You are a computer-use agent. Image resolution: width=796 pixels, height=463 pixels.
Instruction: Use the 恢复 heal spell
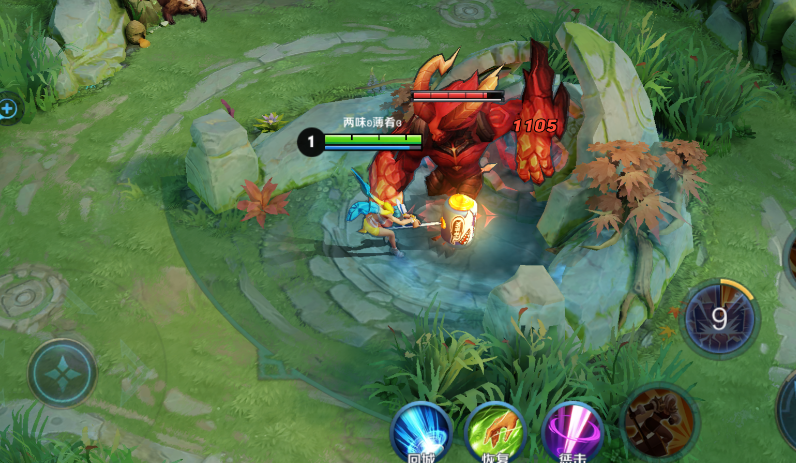click(x=496, y=433)
